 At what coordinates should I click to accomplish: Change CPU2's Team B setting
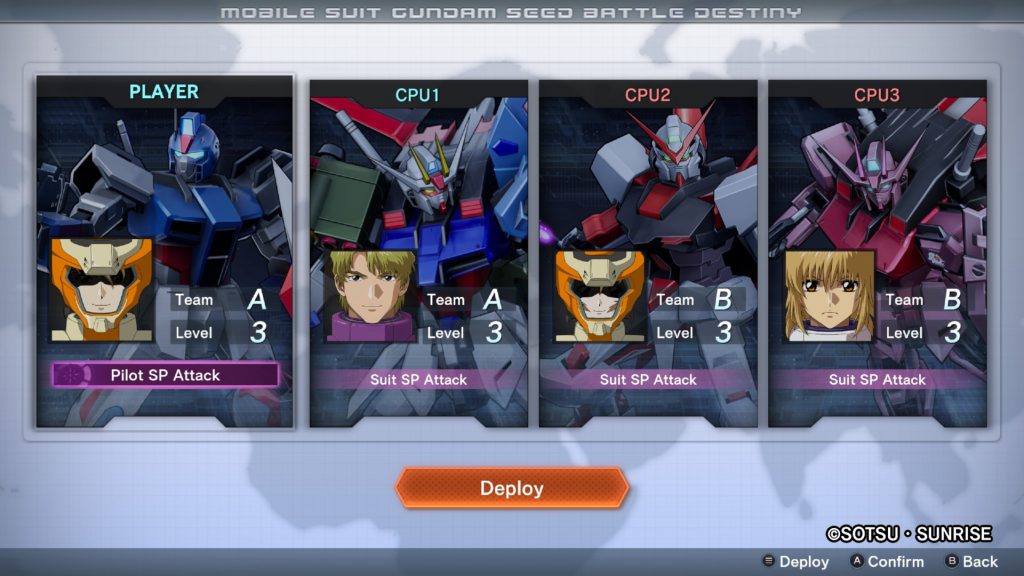pos(699,299)
